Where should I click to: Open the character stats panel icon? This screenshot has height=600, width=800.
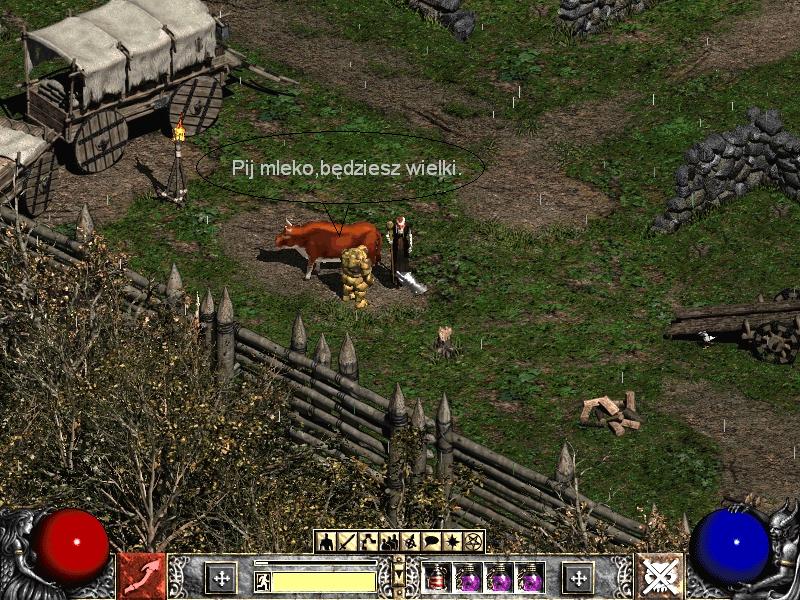[326, 542]
